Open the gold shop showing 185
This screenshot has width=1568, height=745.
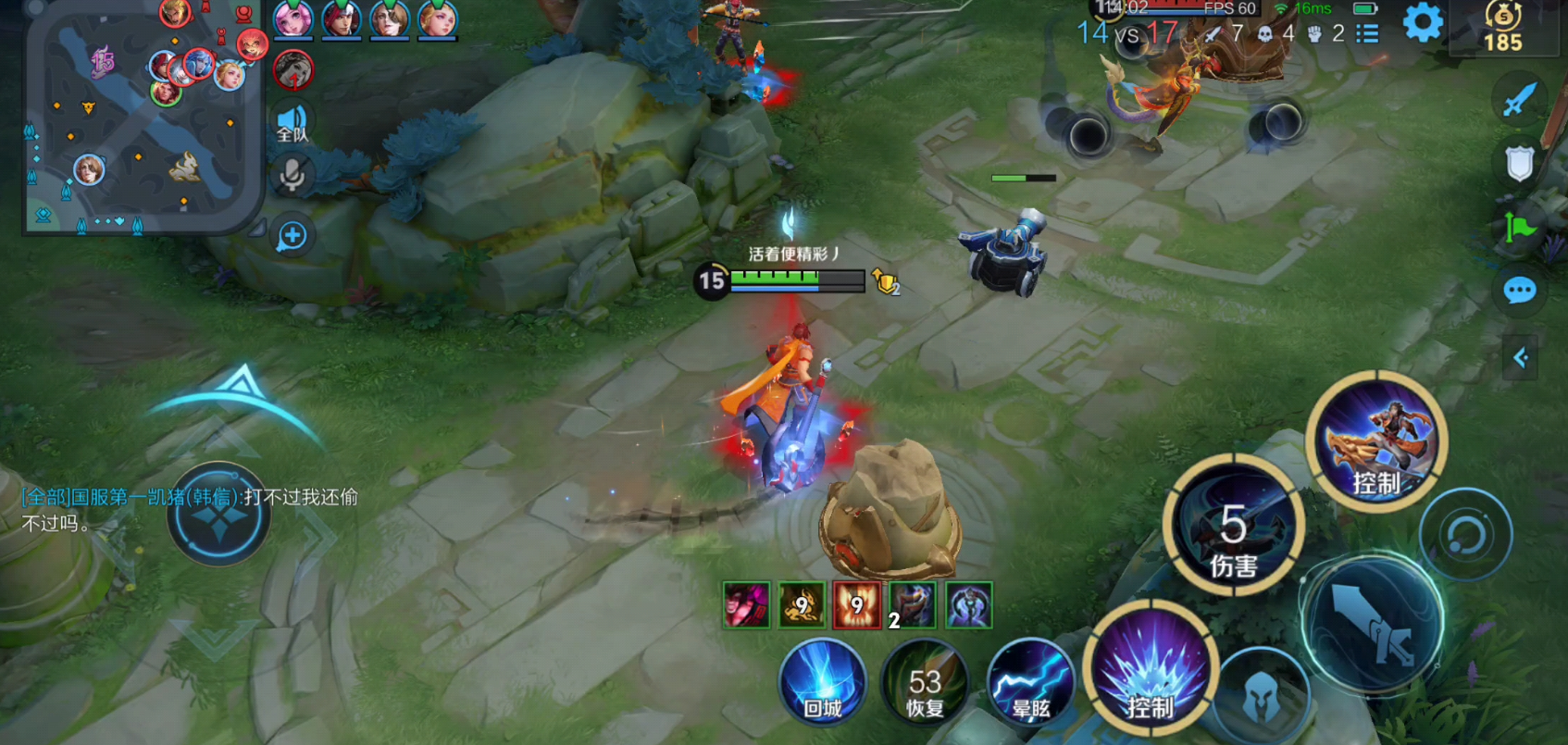pyautogui.click(x=1502, y=28)
